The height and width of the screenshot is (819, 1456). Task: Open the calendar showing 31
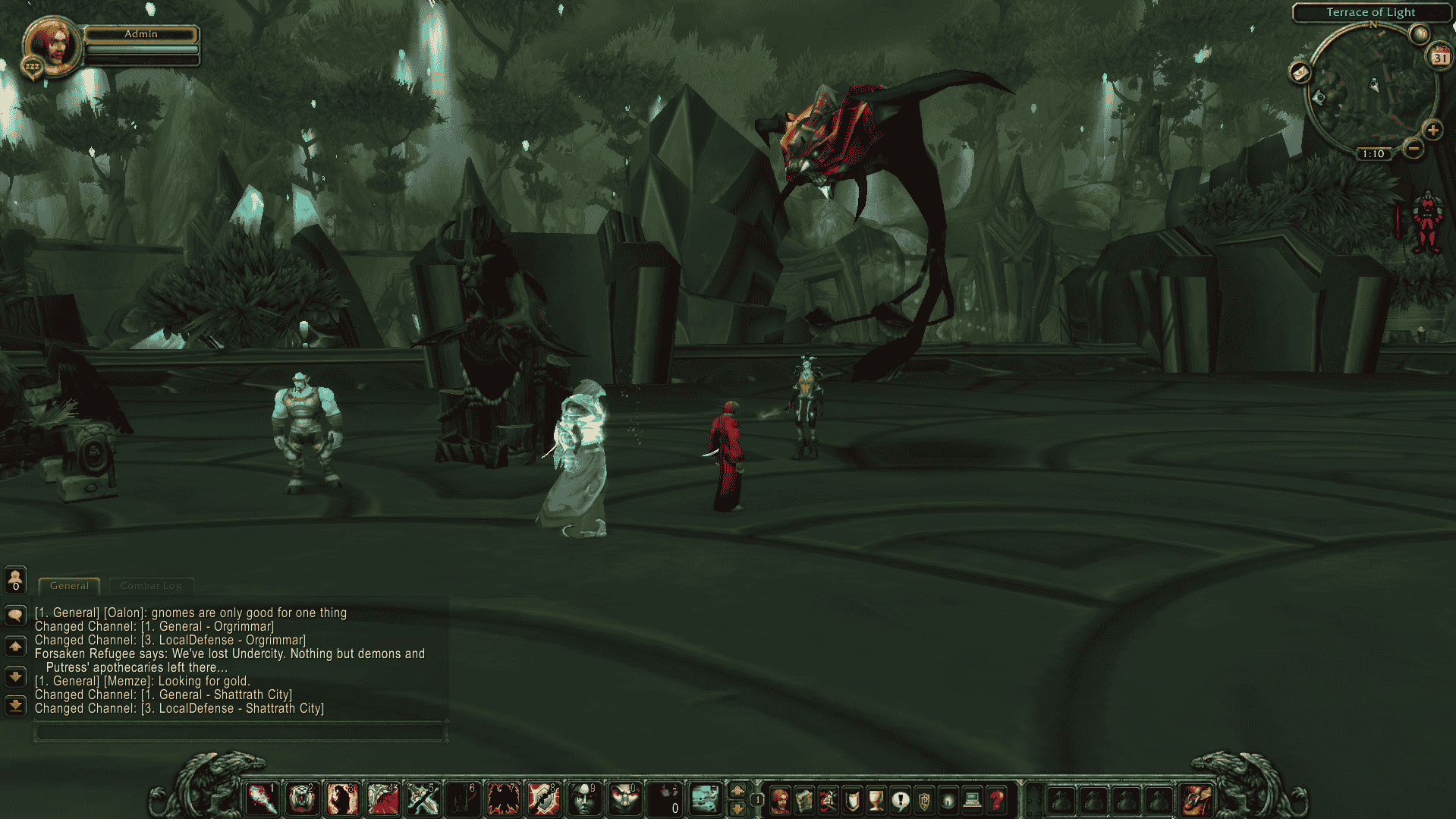tap(1439, 58)
